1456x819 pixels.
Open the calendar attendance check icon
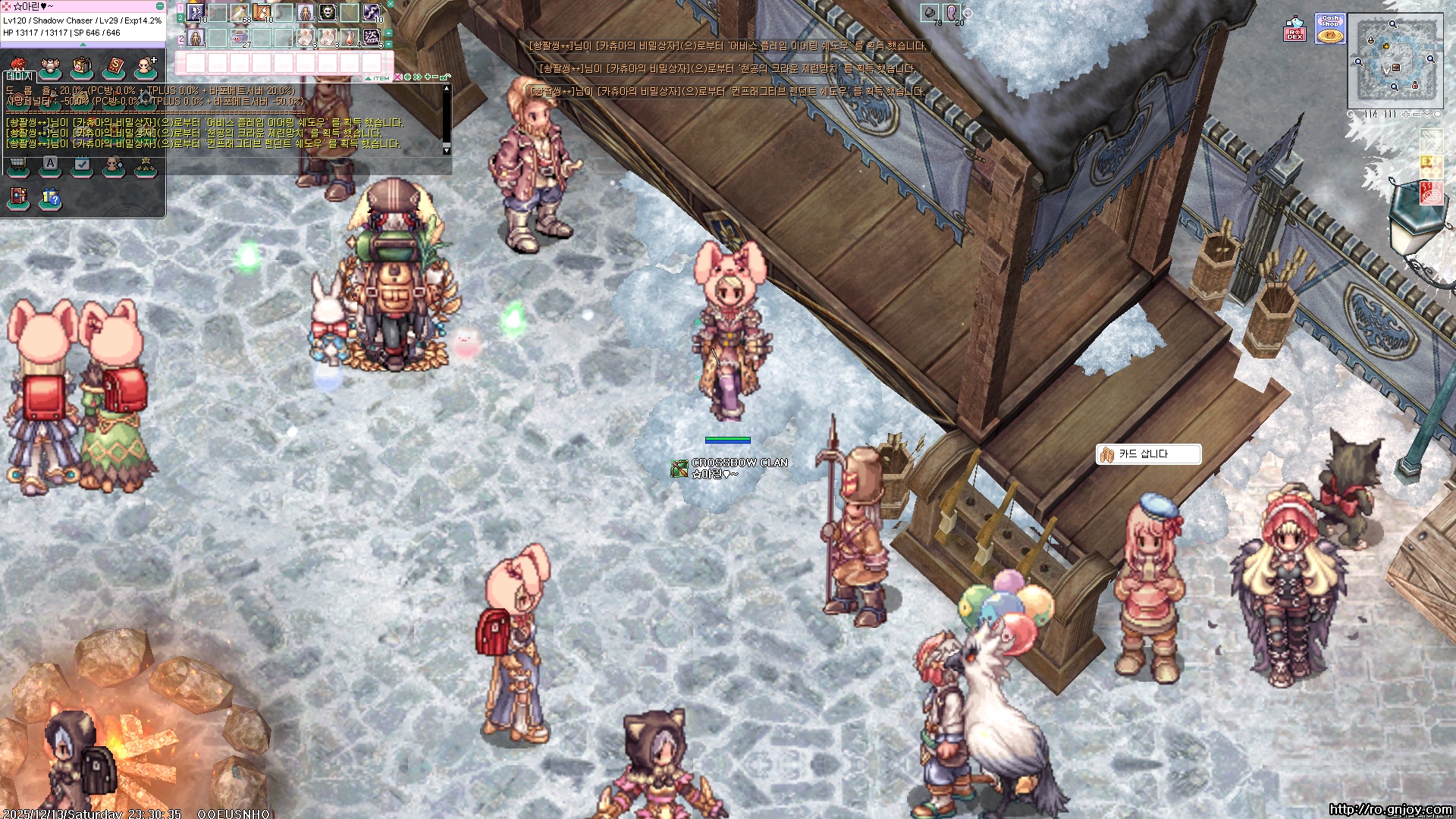[82, 164]
